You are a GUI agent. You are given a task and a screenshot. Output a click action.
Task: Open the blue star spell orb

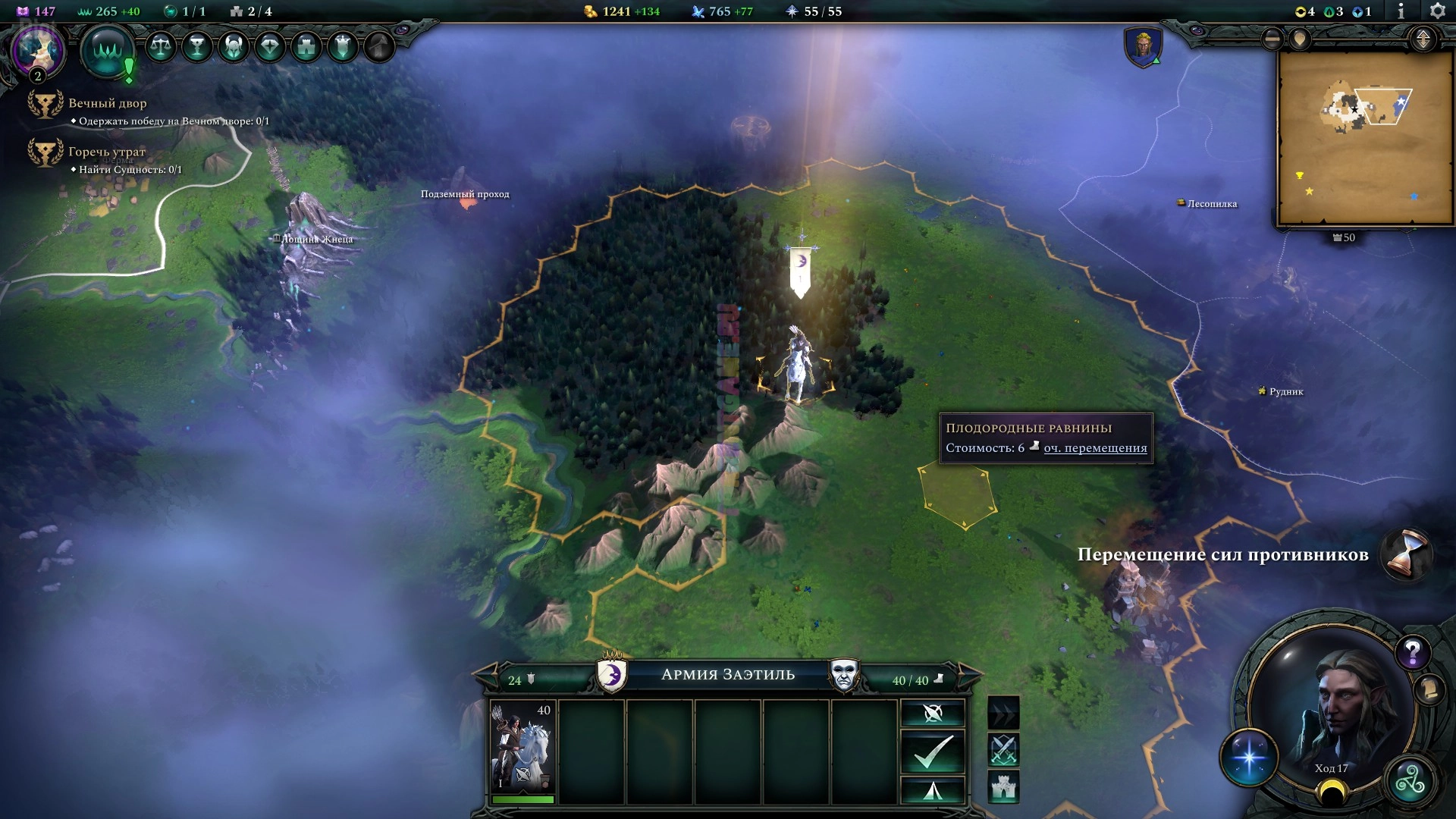(1248, 758)
